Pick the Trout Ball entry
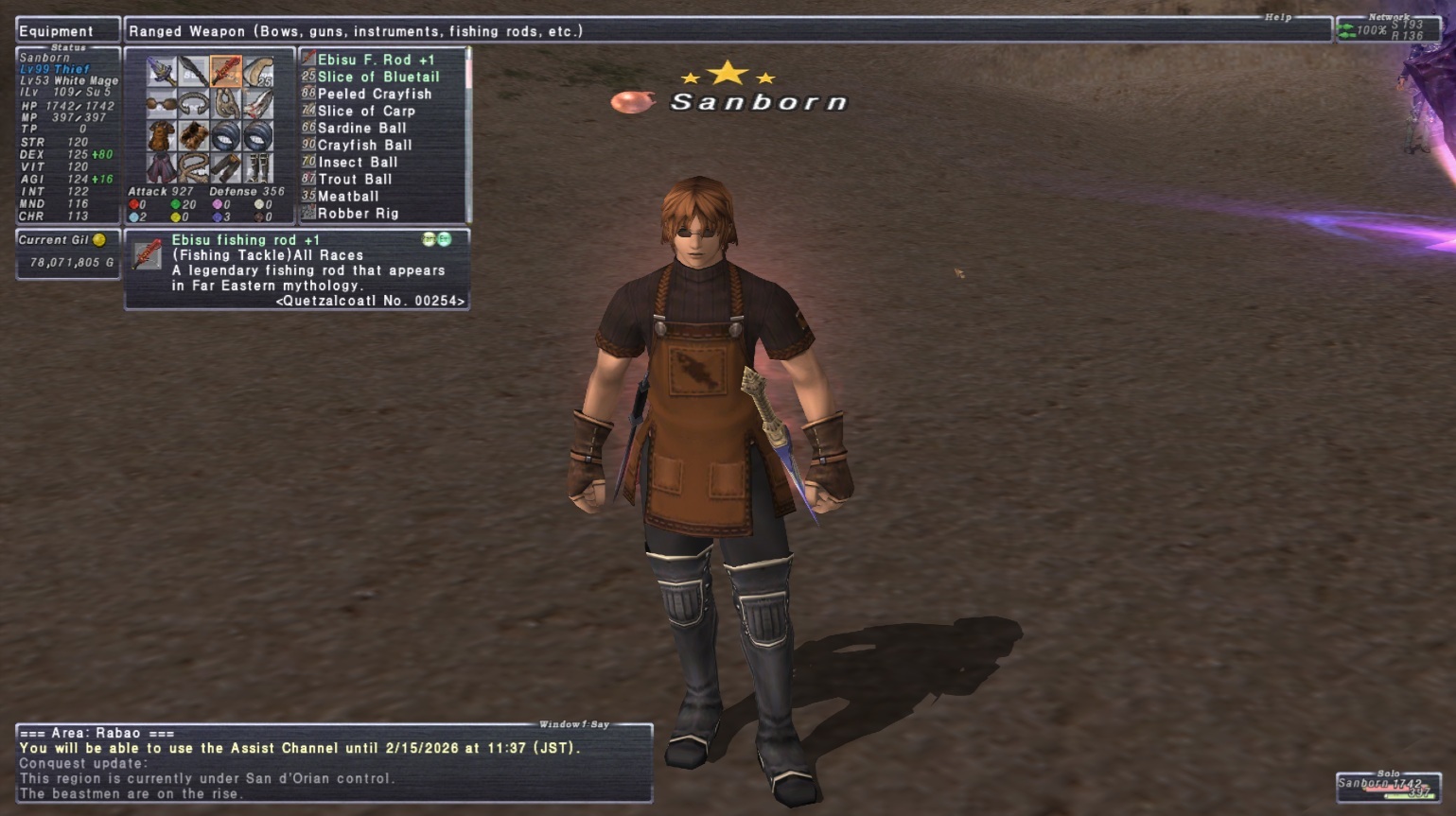Viewport: 1456px width, 816px height. tap(354, 179)
